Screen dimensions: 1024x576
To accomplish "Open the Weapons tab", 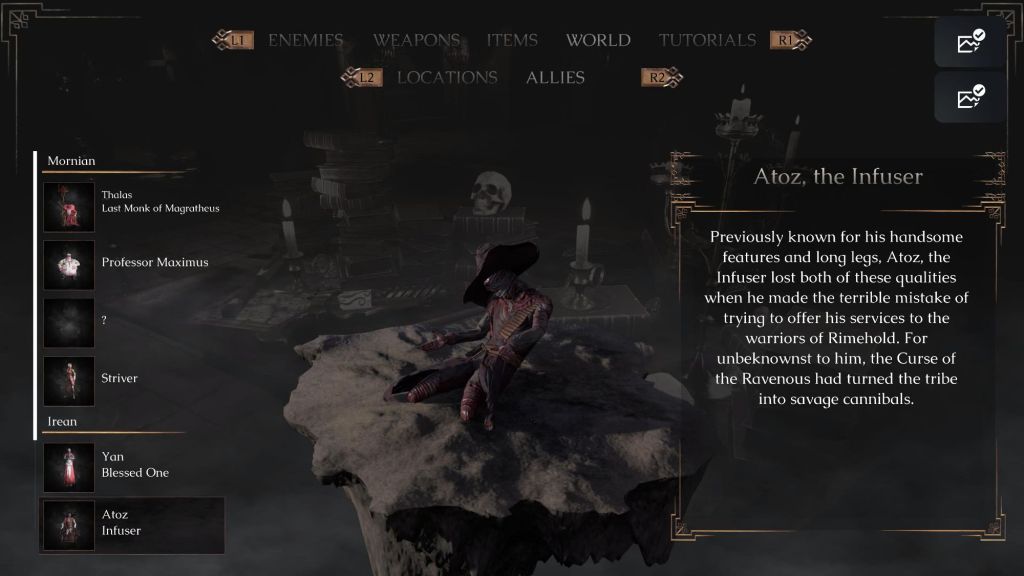I will 416,41.
